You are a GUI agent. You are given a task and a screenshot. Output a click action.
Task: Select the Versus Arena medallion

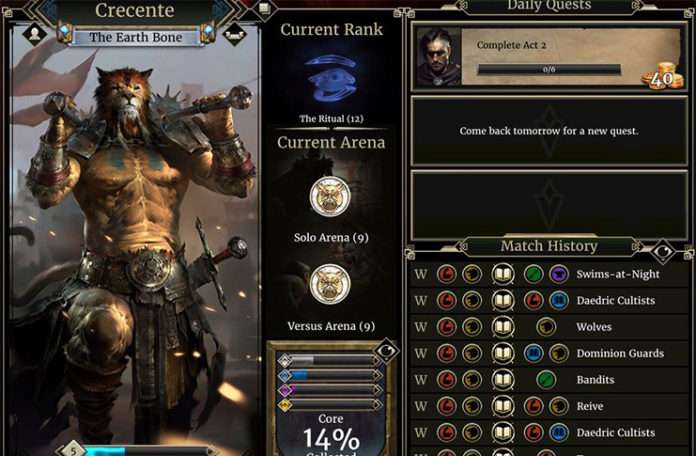click(x=330, y=284)
